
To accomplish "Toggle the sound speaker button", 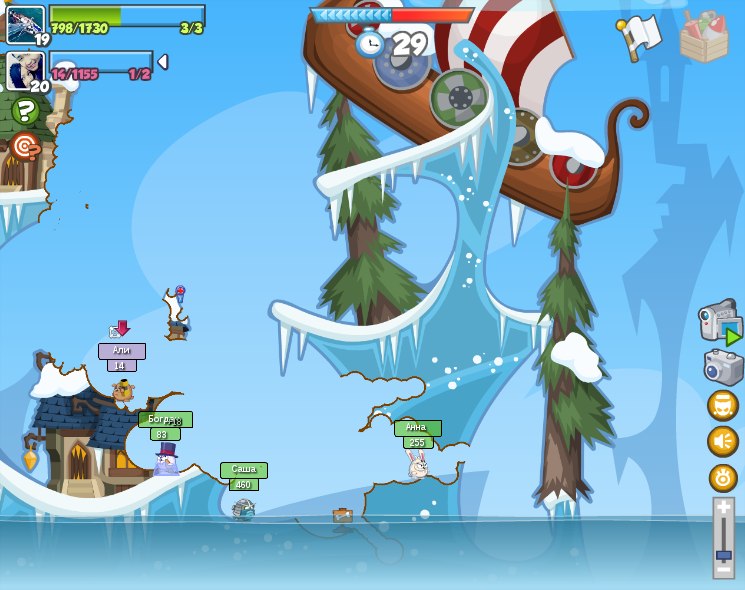I will (722, 441).
